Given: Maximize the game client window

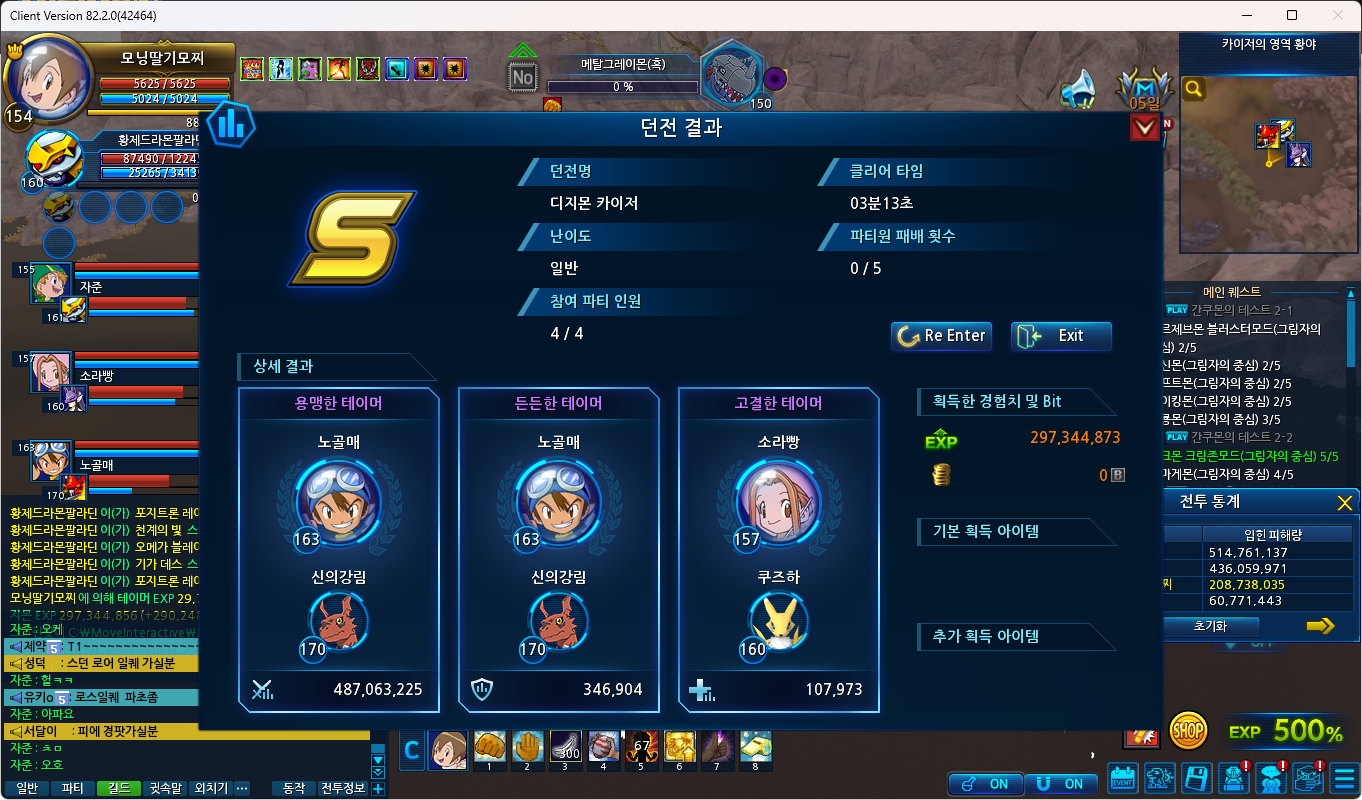Looking at the screenshot, I should 1292,15.
